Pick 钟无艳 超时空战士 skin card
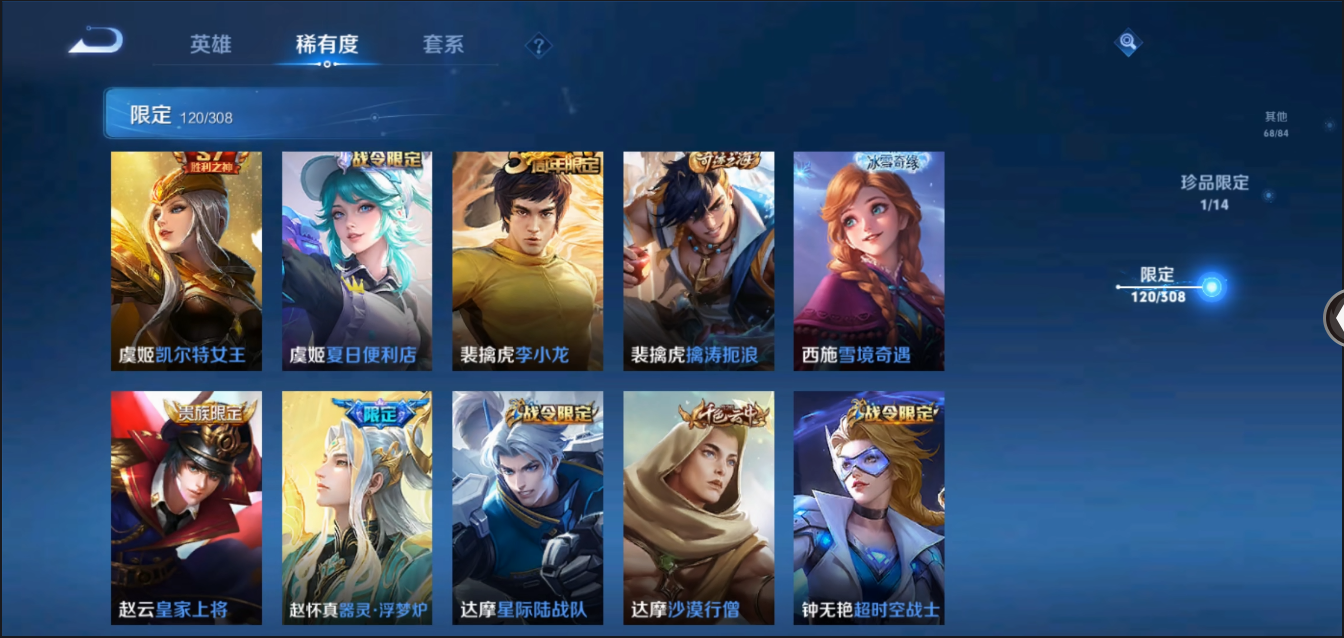This screenshot has height=638, width=1344. (x=869, y=508)
